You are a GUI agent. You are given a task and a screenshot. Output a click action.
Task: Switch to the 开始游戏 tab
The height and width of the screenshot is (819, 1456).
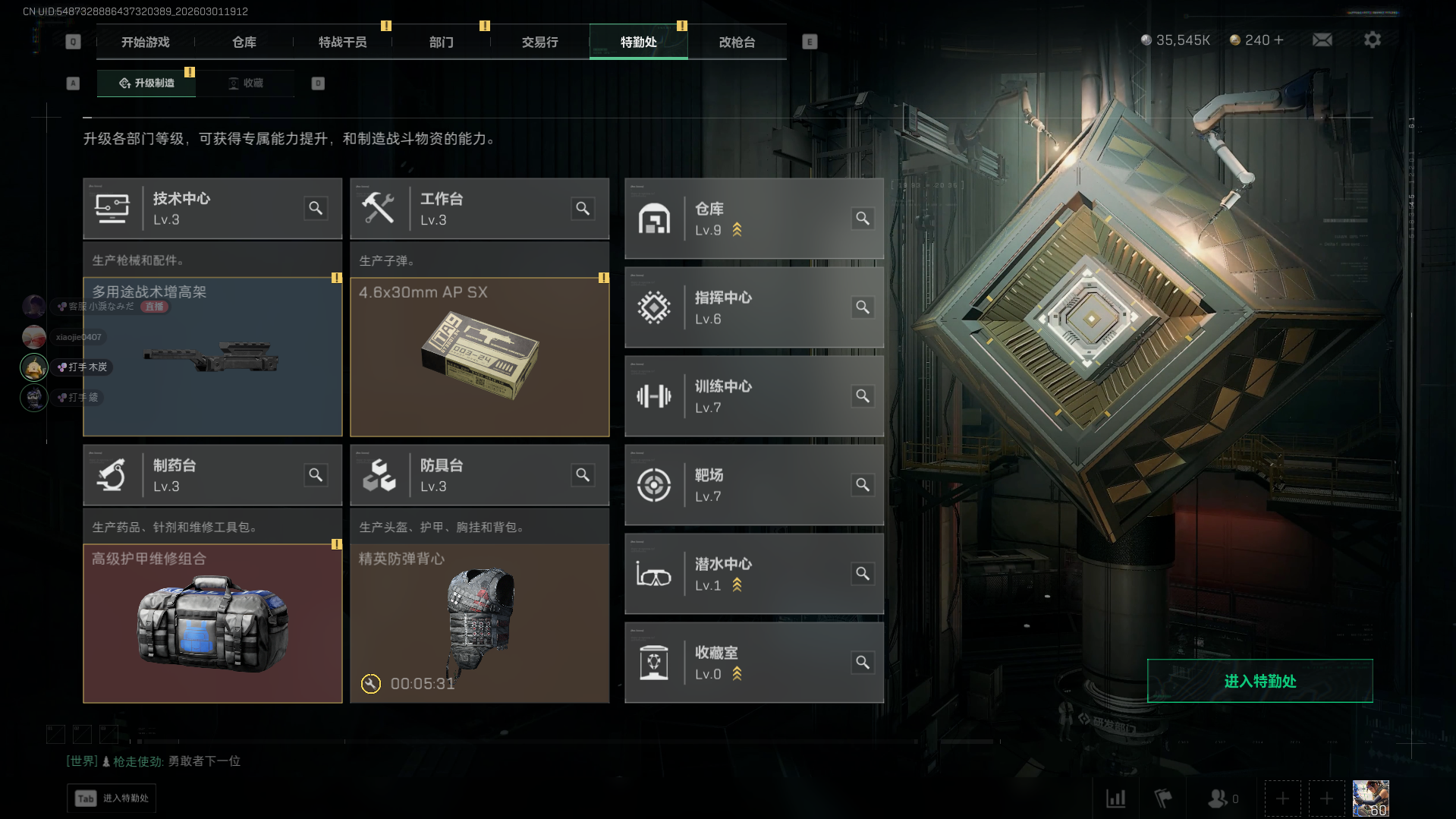point(145,43)
